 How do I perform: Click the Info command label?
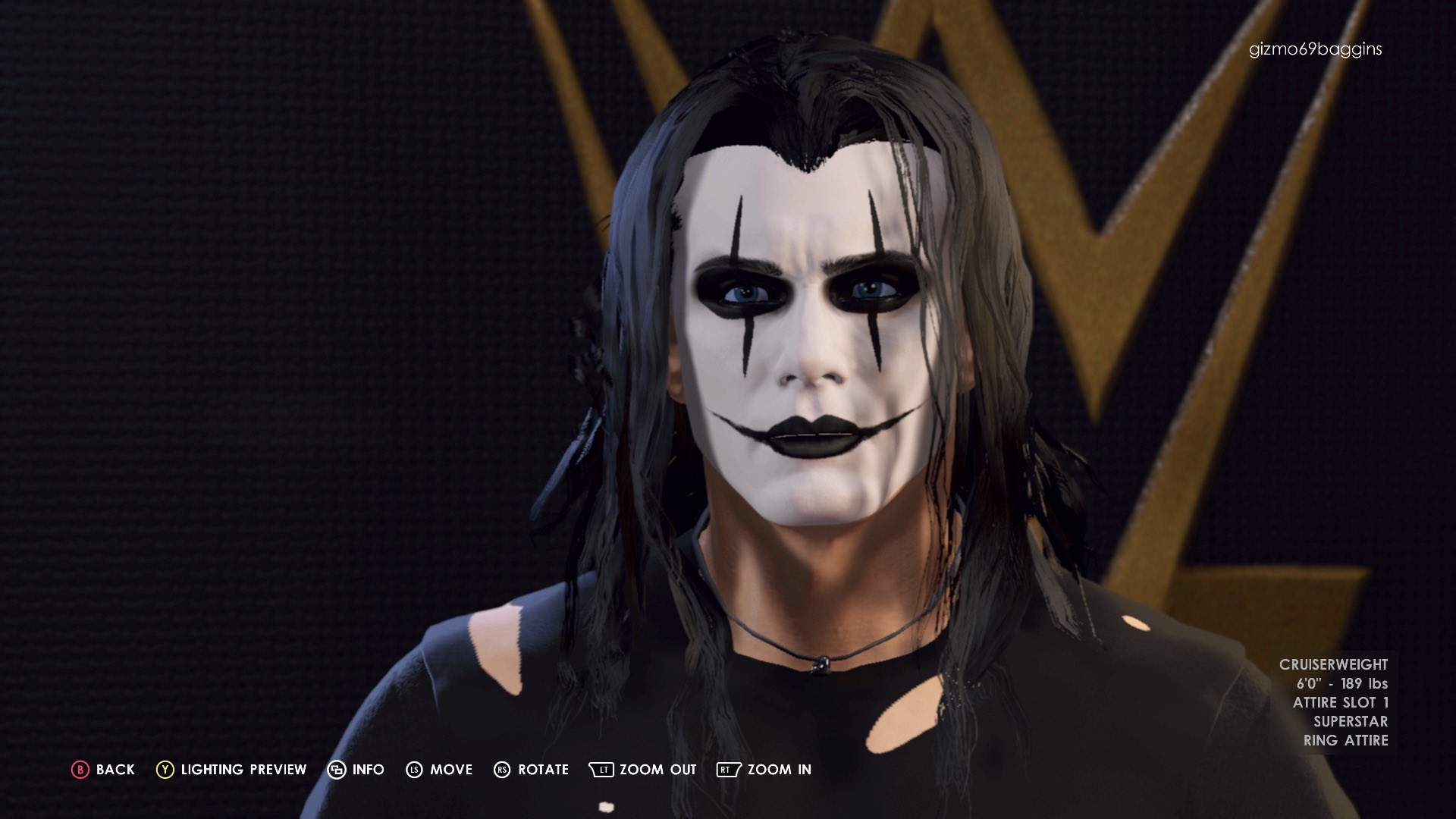pyautogui.click(x=369, y=769)
